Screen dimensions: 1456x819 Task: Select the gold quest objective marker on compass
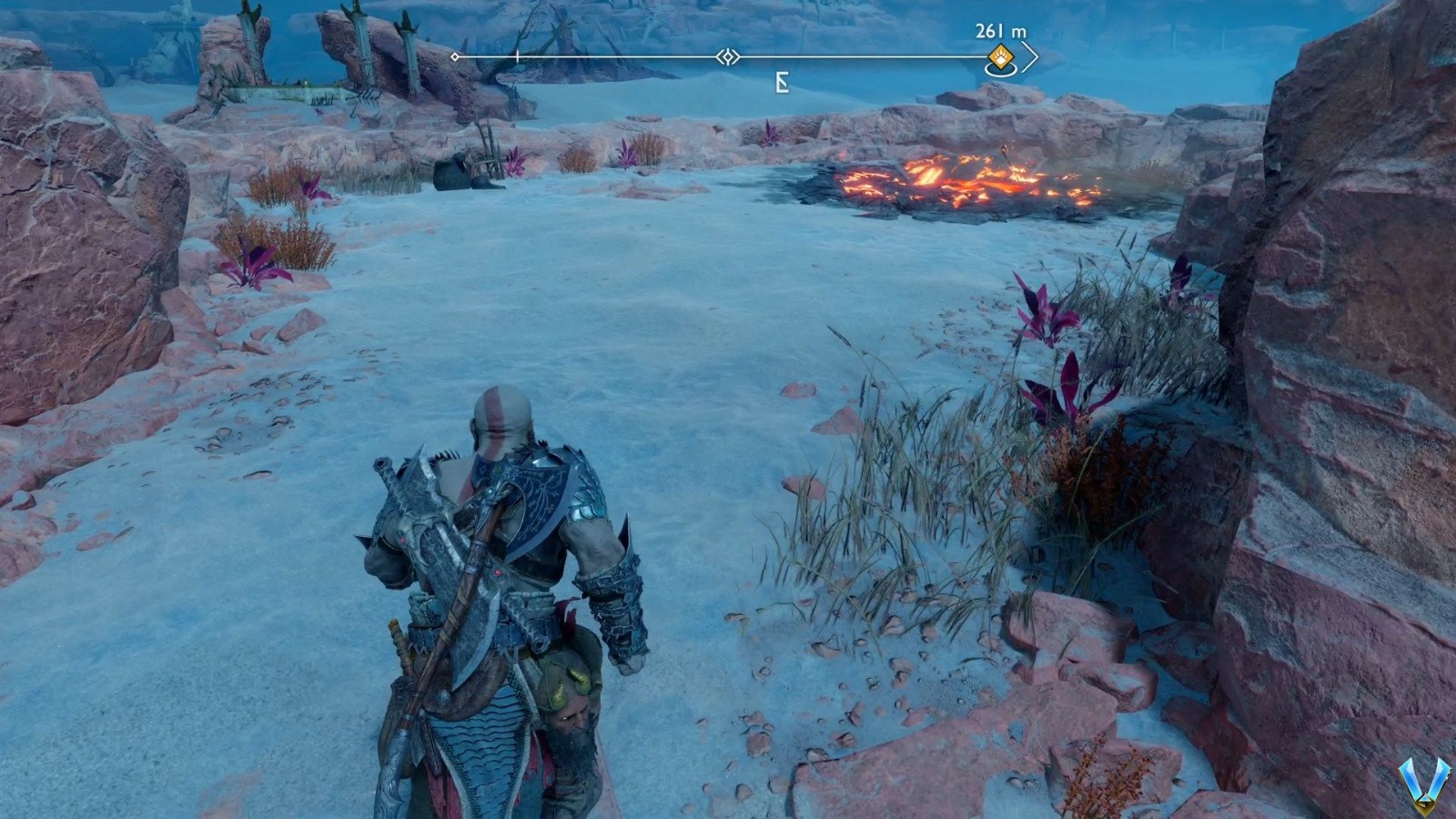[999, 56]
